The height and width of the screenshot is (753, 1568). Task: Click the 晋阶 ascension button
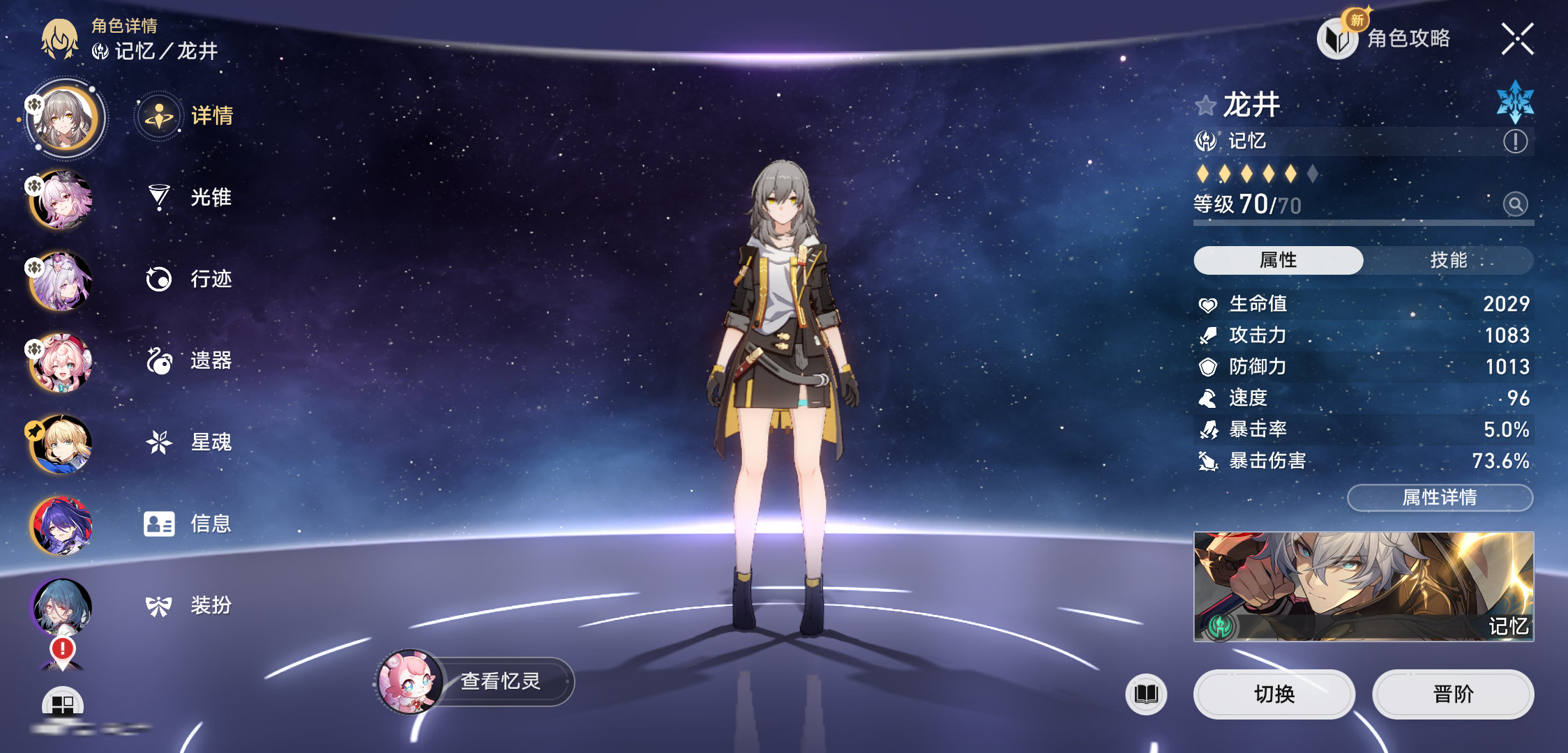coord(1452,694)
